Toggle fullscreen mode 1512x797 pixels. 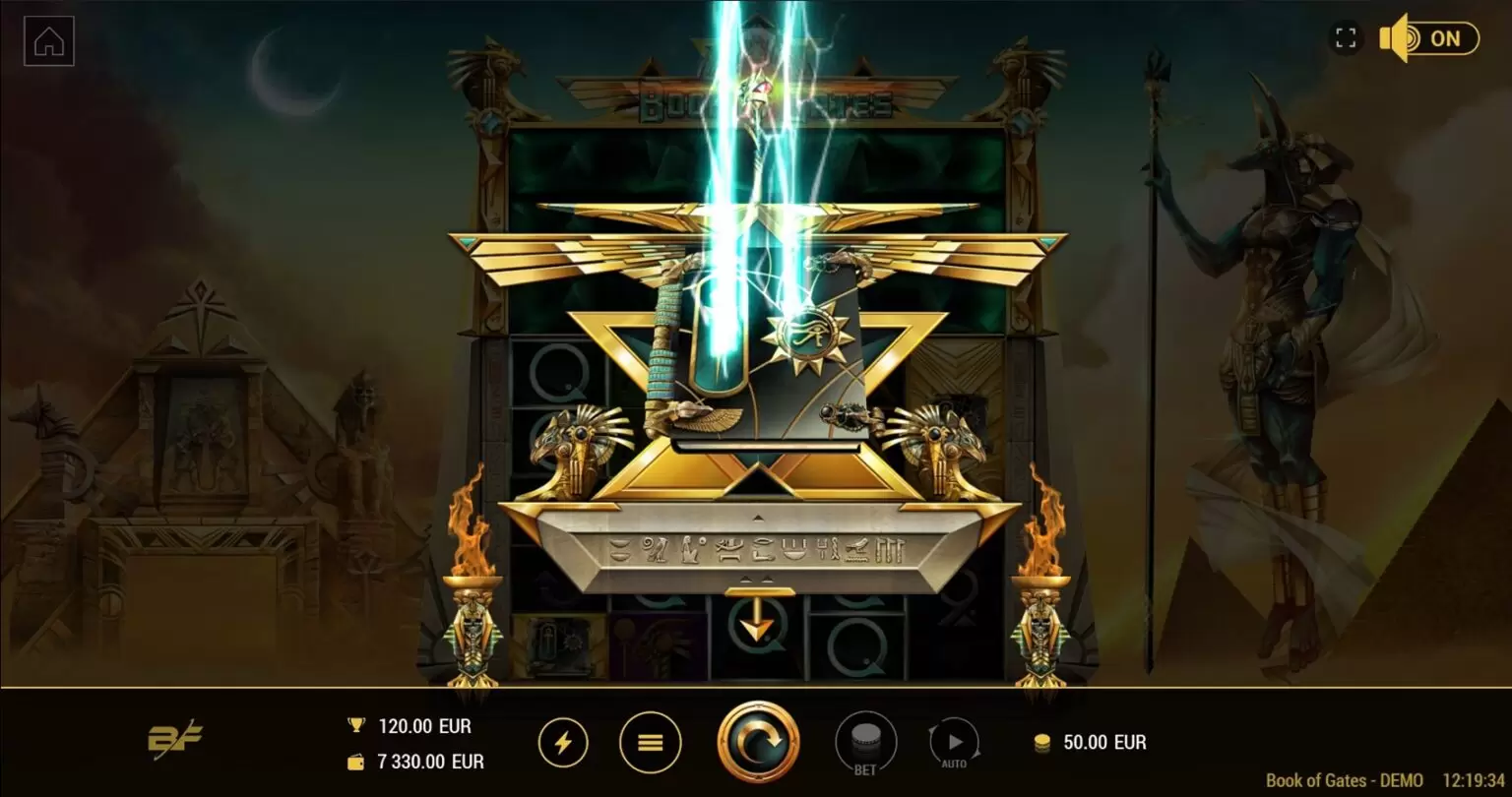click(1346, 38)
